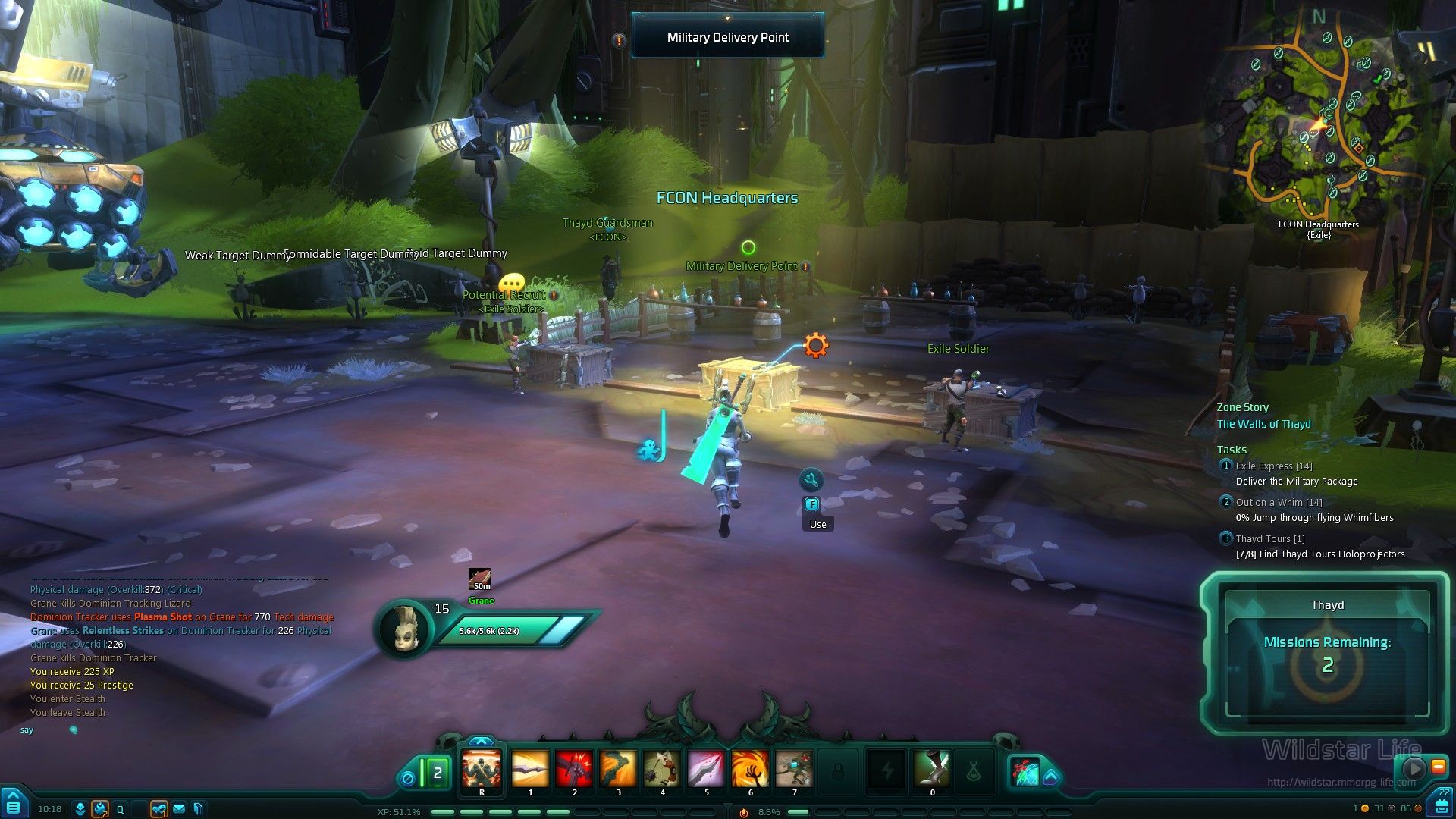Activate the boot dash ability in slot 0

932,769
